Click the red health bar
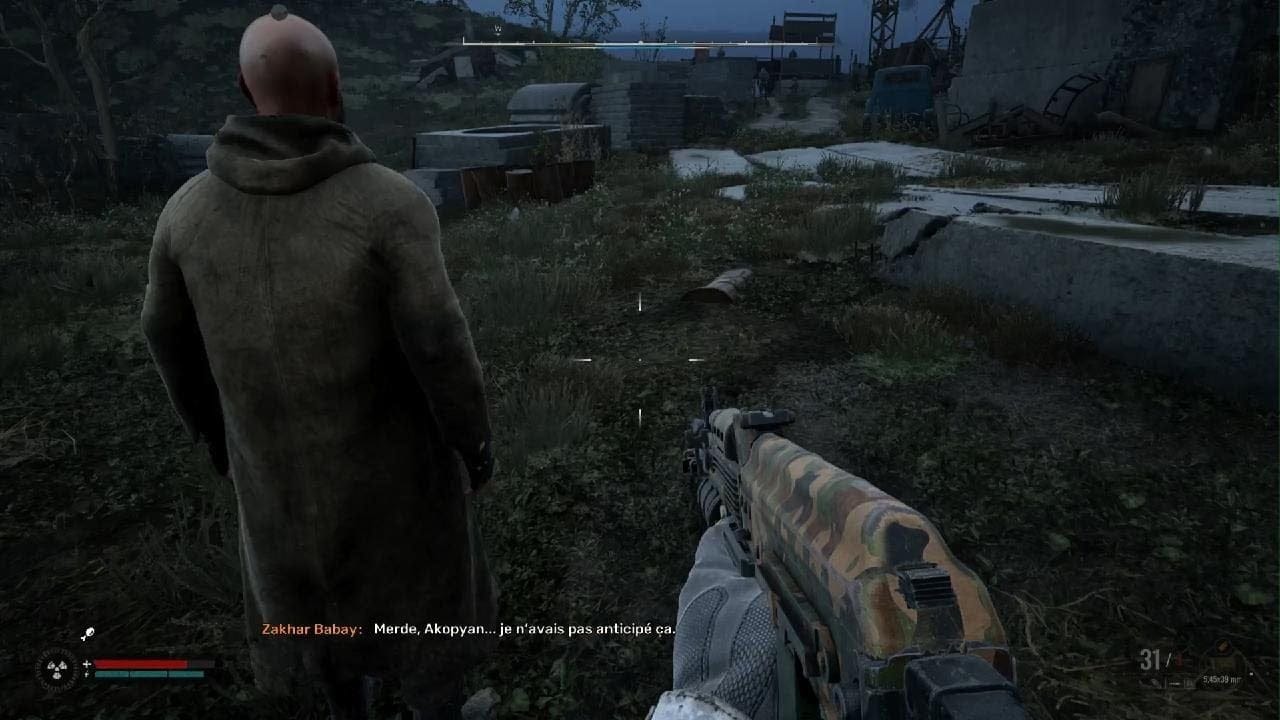The height and width of the screenshot is (720, 1280). pyautogui.click(x=145, y=663)
